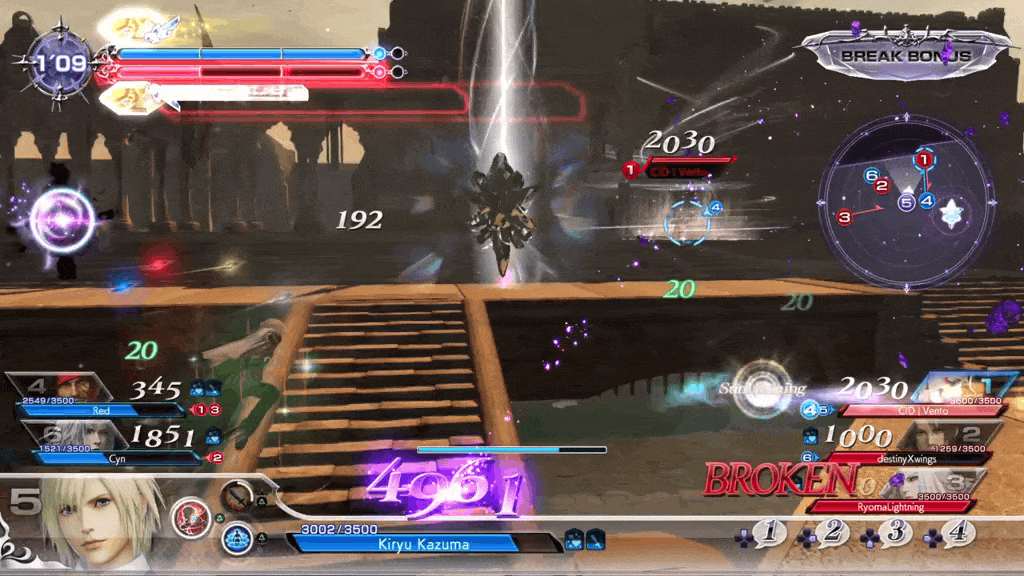Viewport: 1024px width, 576px height.
Task: Click the Break Bonus banner
Action: tap(905, 55)
